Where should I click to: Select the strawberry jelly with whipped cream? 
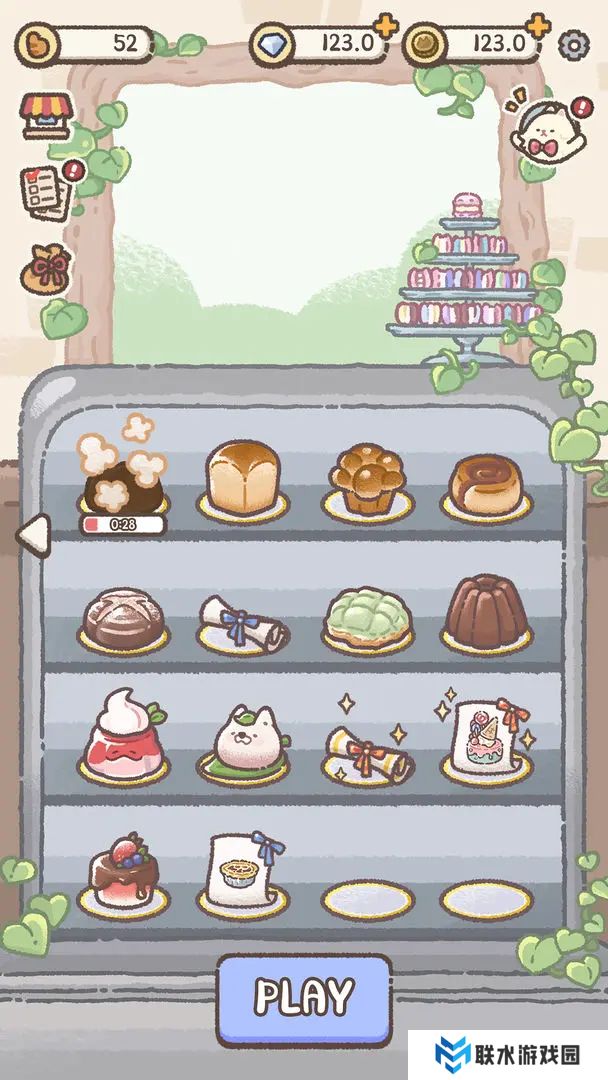coord(124,735)
